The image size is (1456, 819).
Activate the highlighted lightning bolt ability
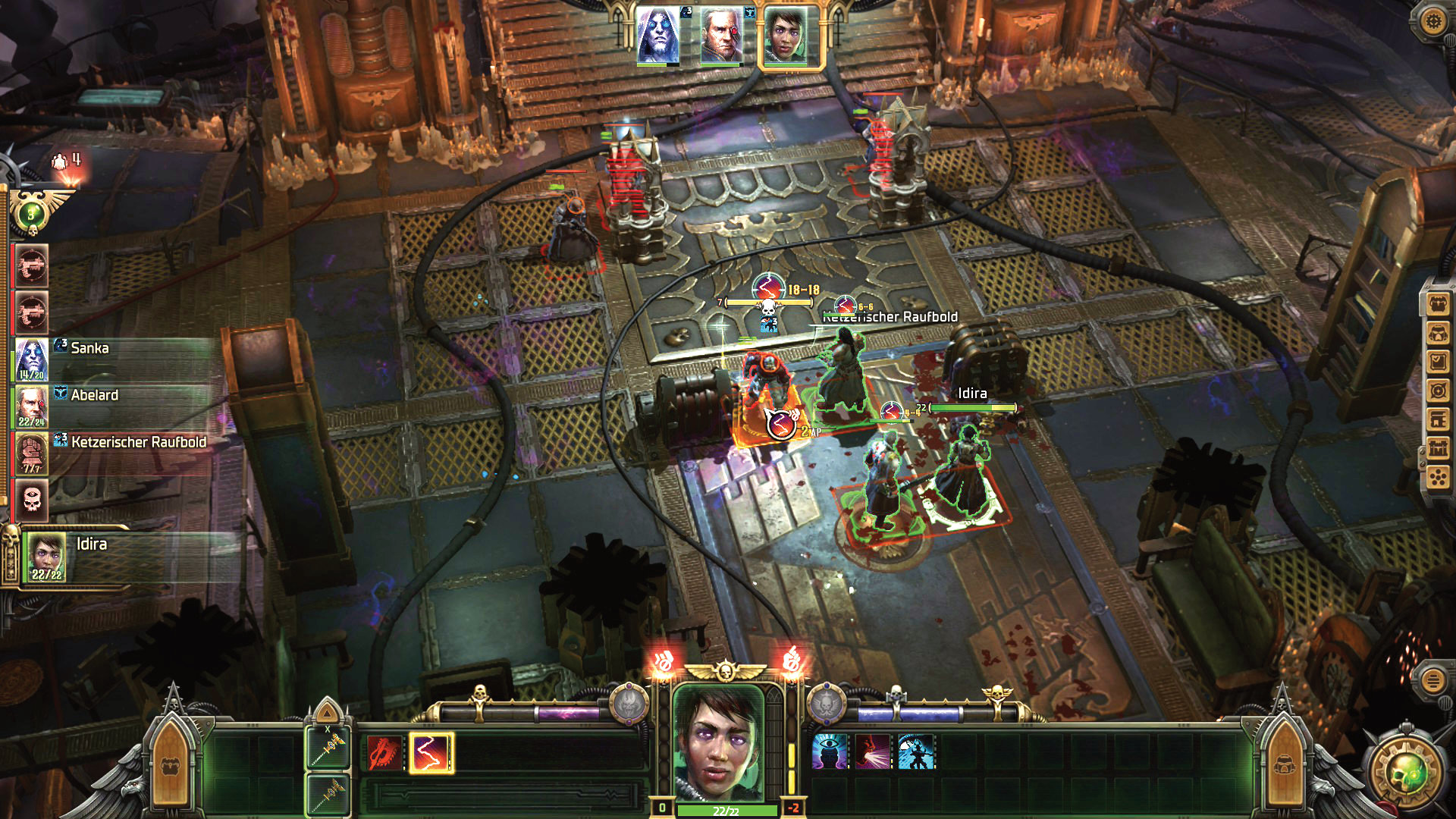coord(430,753)
